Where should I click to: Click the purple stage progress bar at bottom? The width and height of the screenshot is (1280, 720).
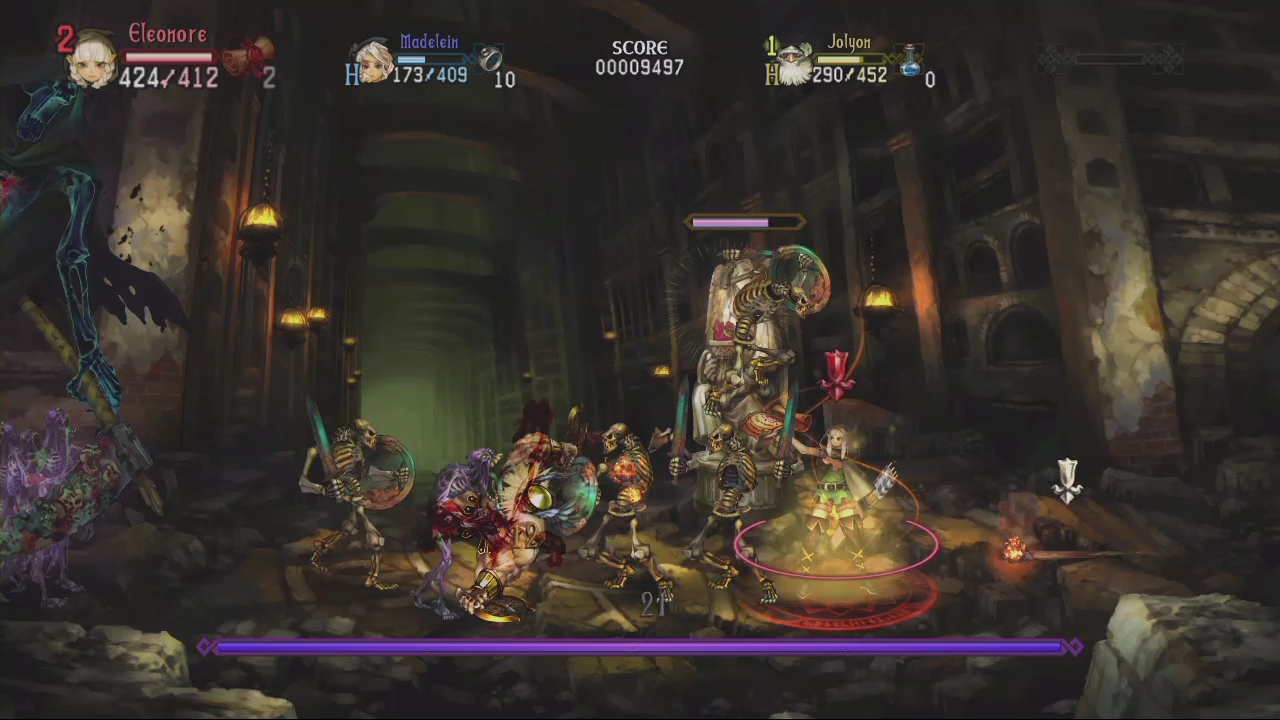640,647
